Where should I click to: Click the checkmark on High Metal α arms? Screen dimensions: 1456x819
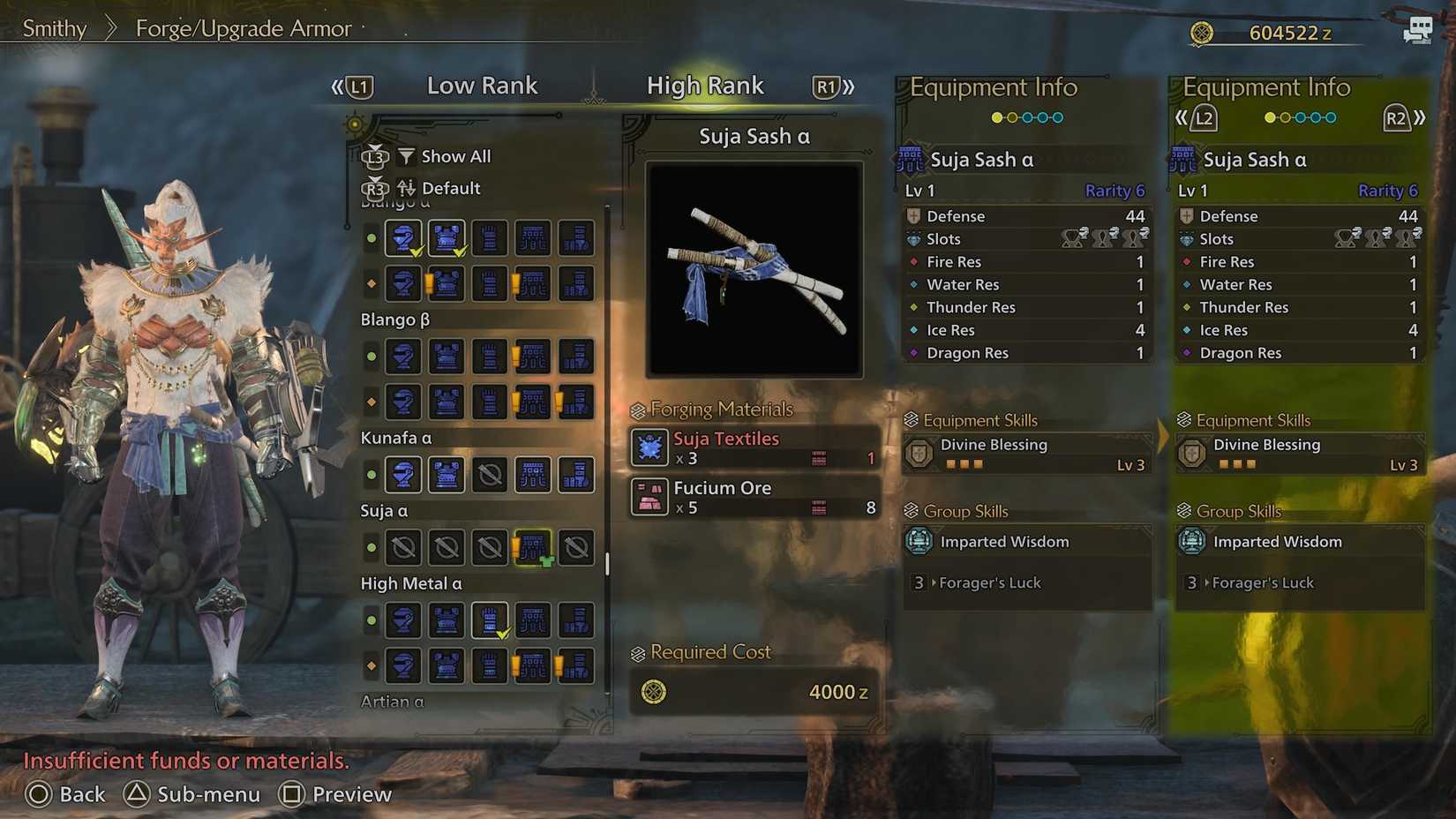(x=504, y=633)
